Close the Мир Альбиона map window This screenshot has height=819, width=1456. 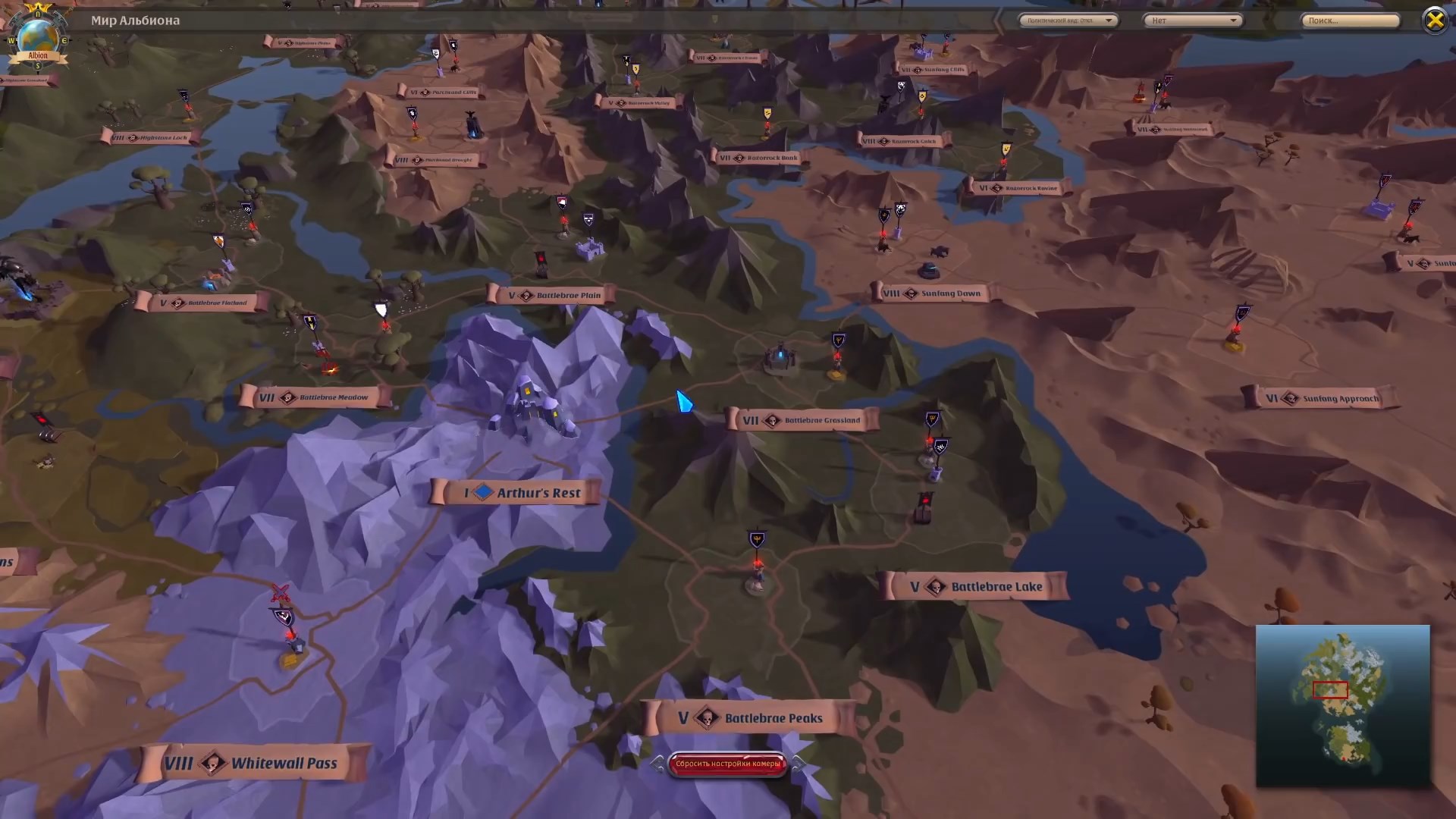[1436, 20]
